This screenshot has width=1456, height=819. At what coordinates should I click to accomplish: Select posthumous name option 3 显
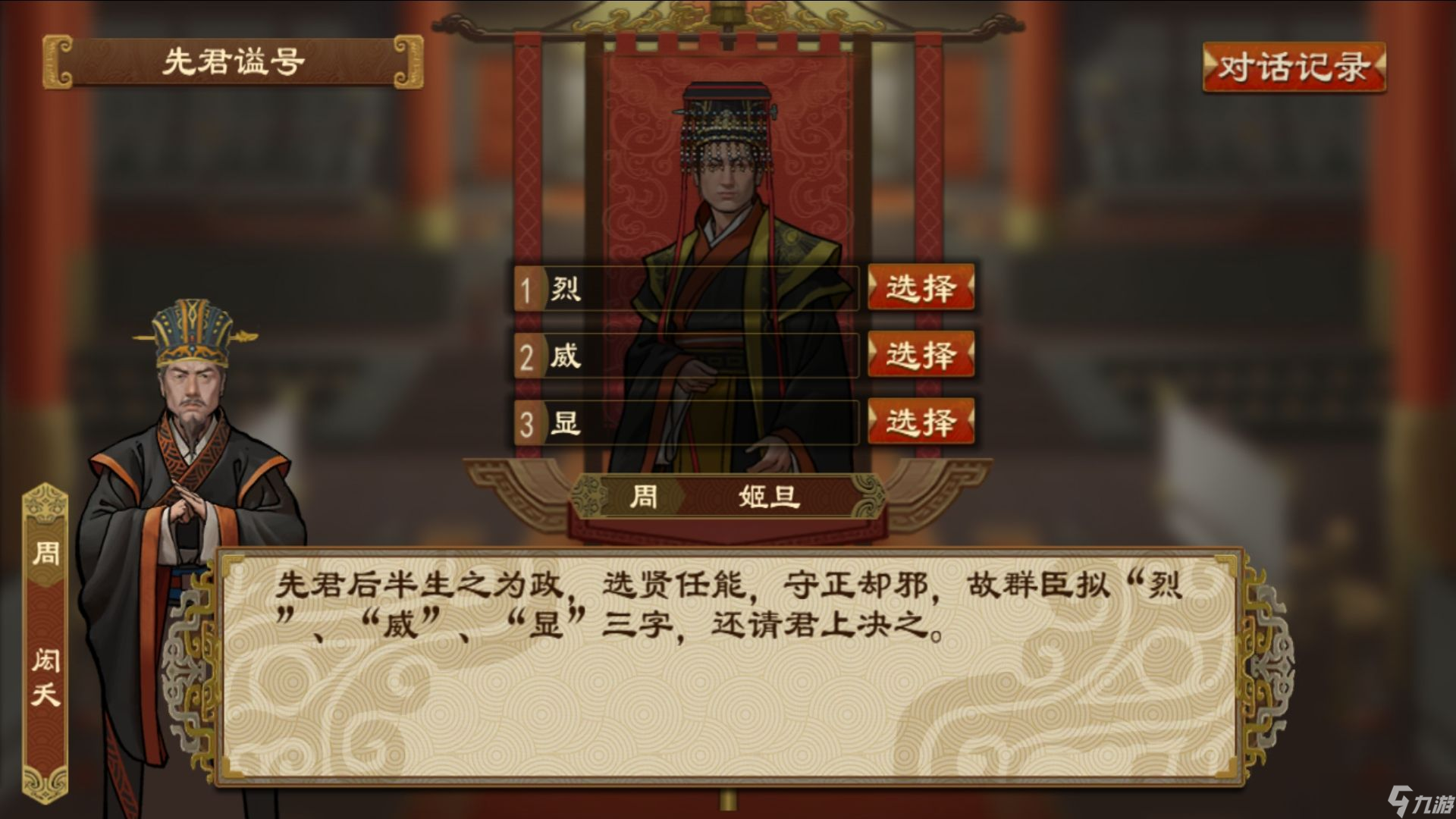coord(682,422)
